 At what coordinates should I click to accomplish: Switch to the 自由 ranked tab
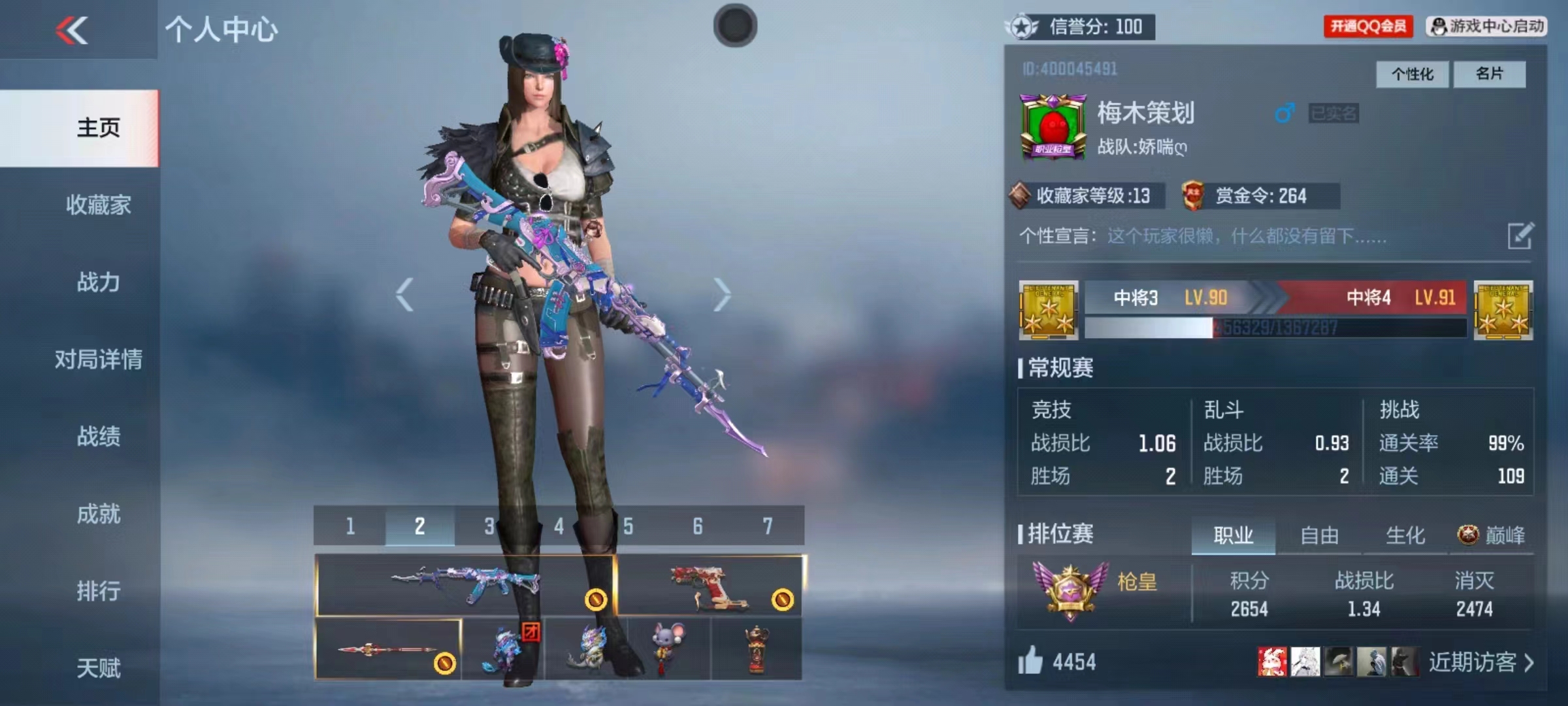tap(1318, 535)
